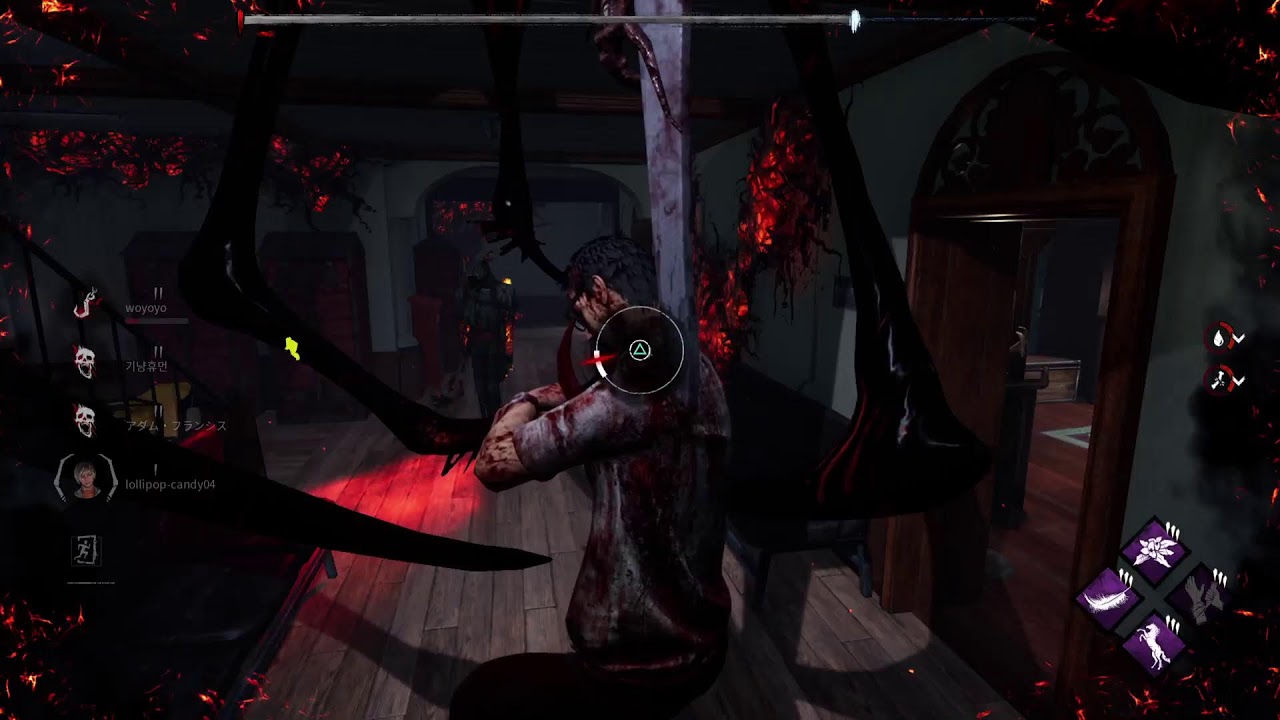Select the flower perk icon
Viewport: 1280px width, 720px height.
click(1155, 549)
